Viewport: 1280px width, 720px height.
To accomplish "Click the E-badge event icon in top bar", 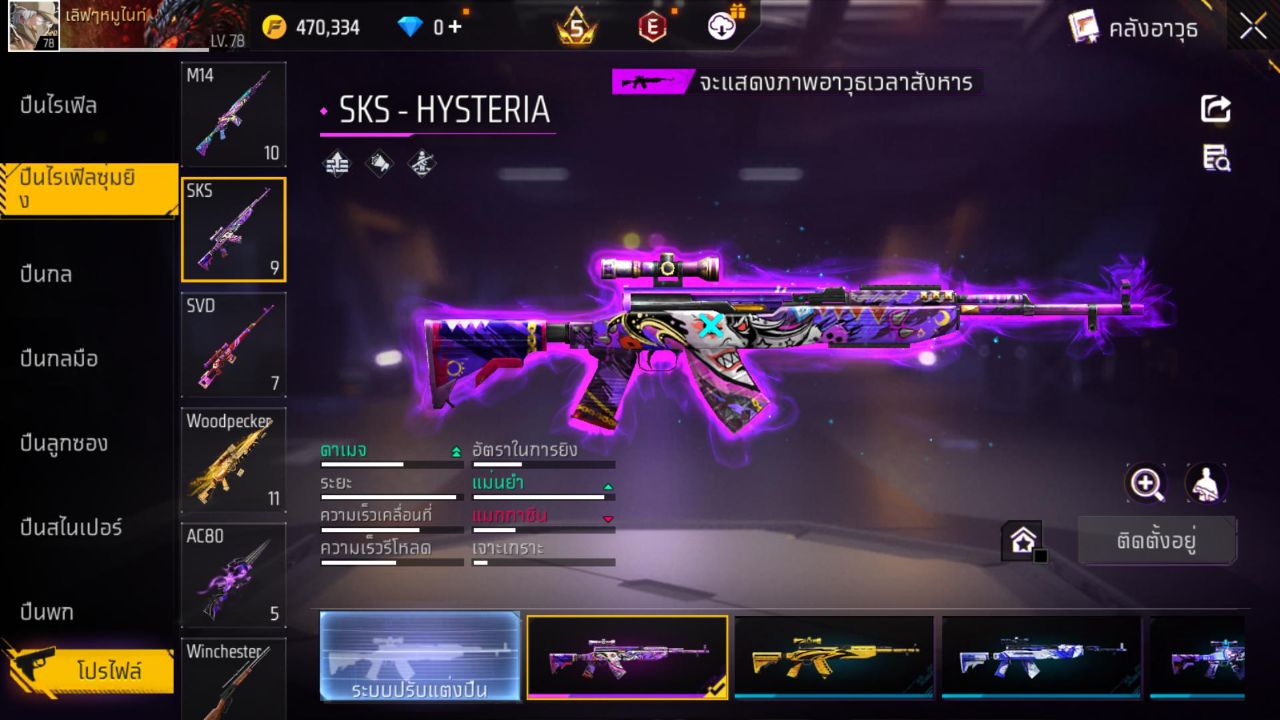I will click(652, 26).
